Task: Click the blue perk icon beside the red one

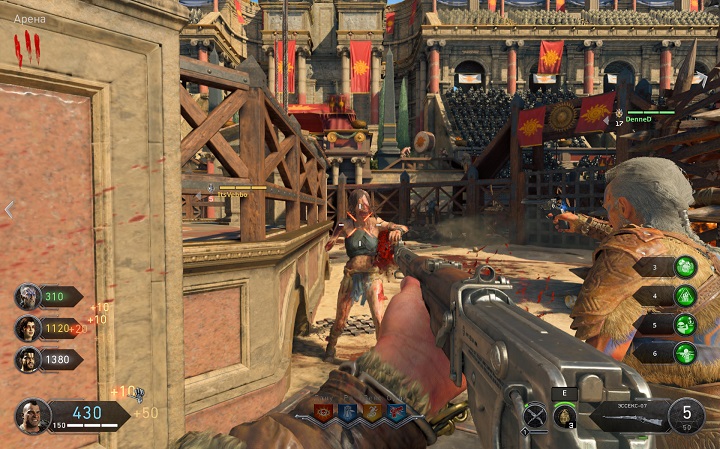Action: (348, 412)
